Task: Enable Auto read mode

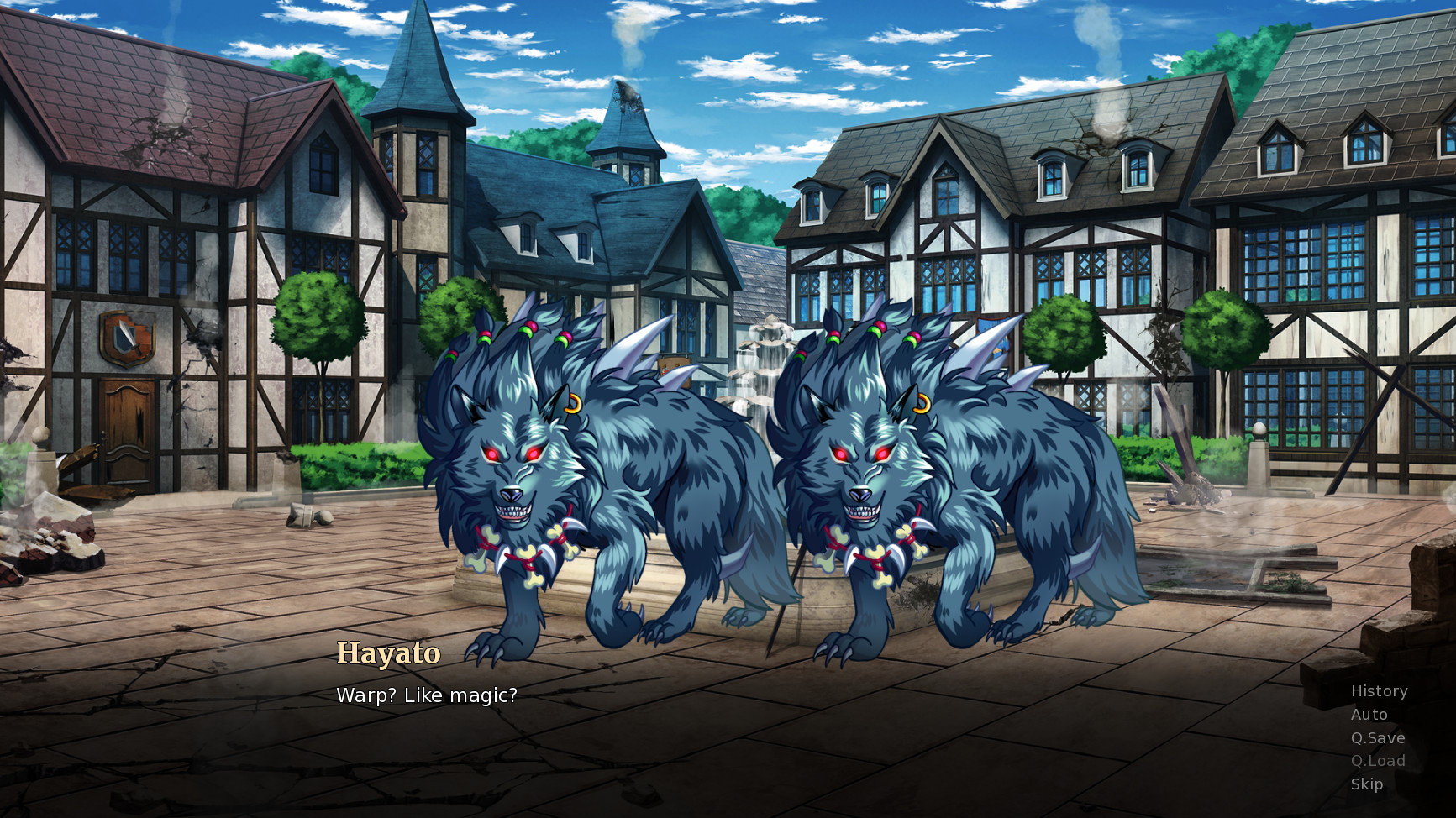Action: (1368, 715)
